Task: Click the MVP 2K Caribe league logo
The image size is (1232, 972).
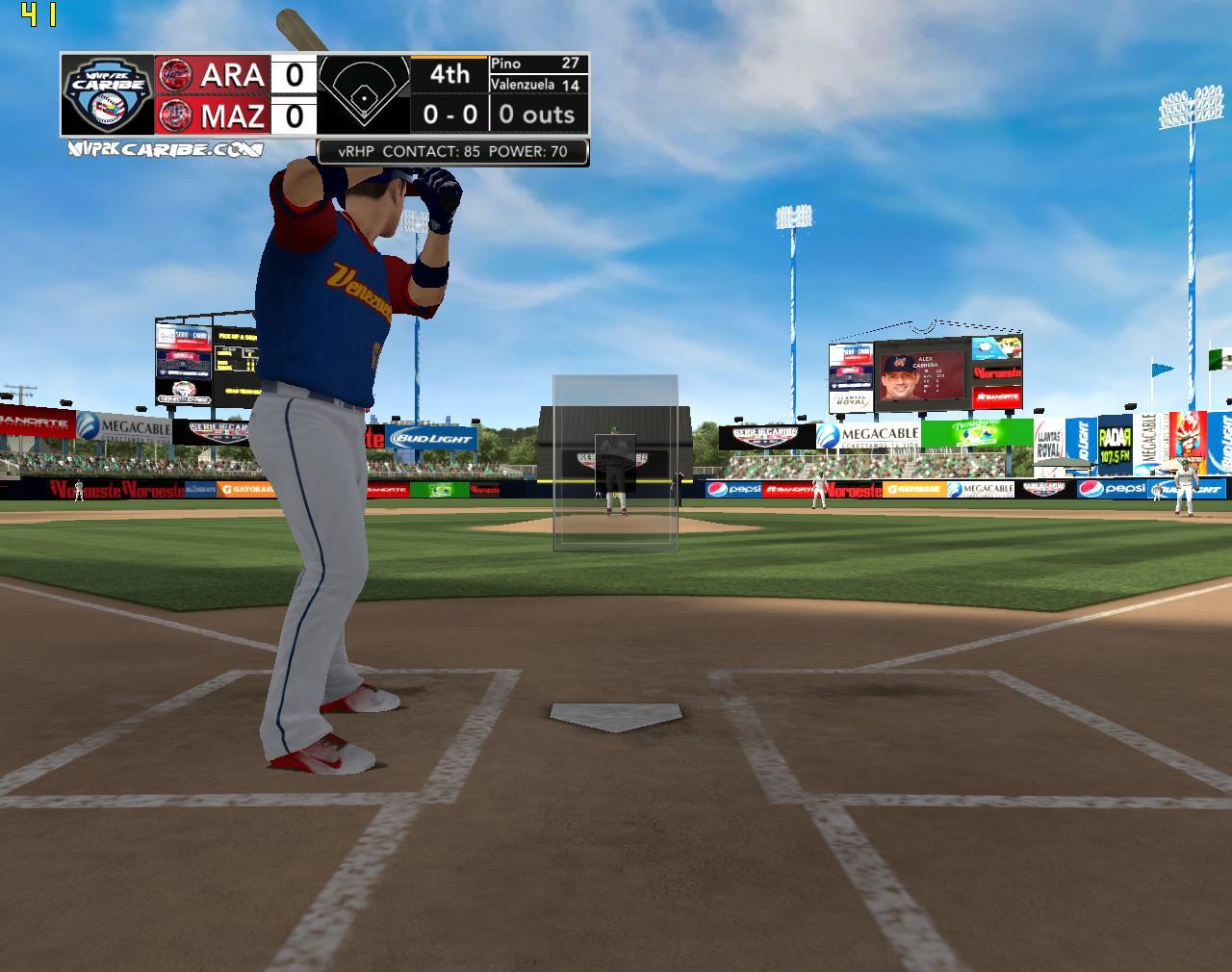Action: point(107,95)
